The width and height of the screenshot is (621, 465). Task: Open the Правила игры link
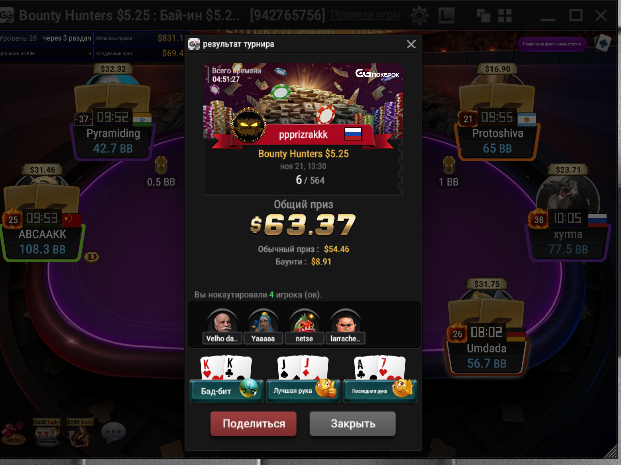[366, 15]
